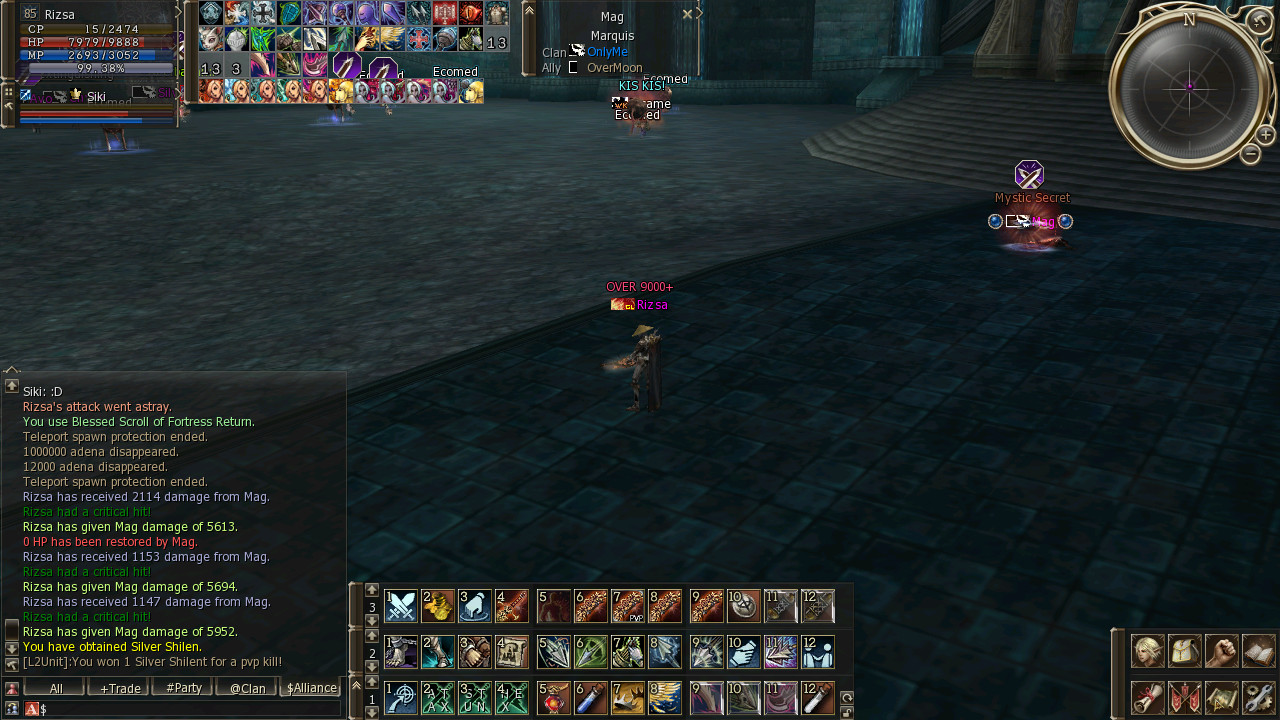Select the @Clan chat tab
The height and width of the screenshot is (720, 1280).
coord(247,688)
